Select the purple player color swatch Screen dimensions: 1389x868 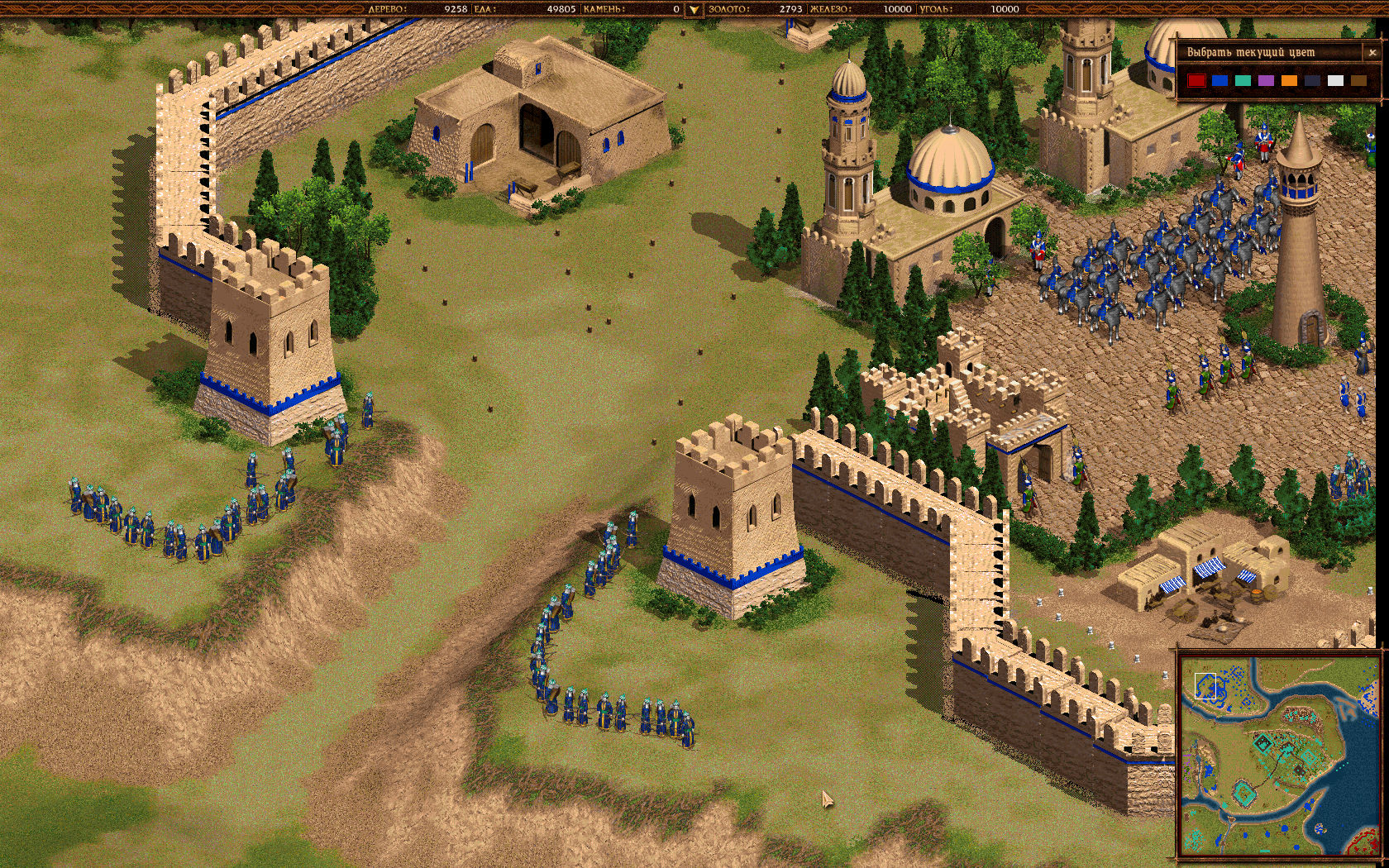[1265, 80]
